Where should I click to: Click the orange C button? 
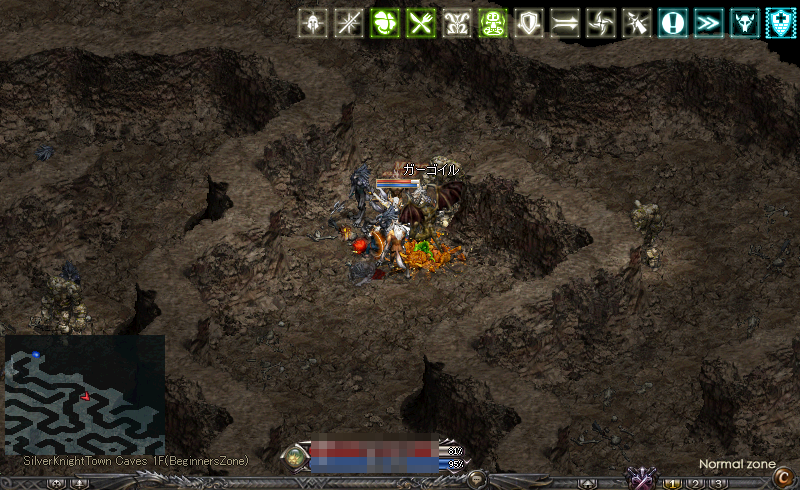coord(783,477)
